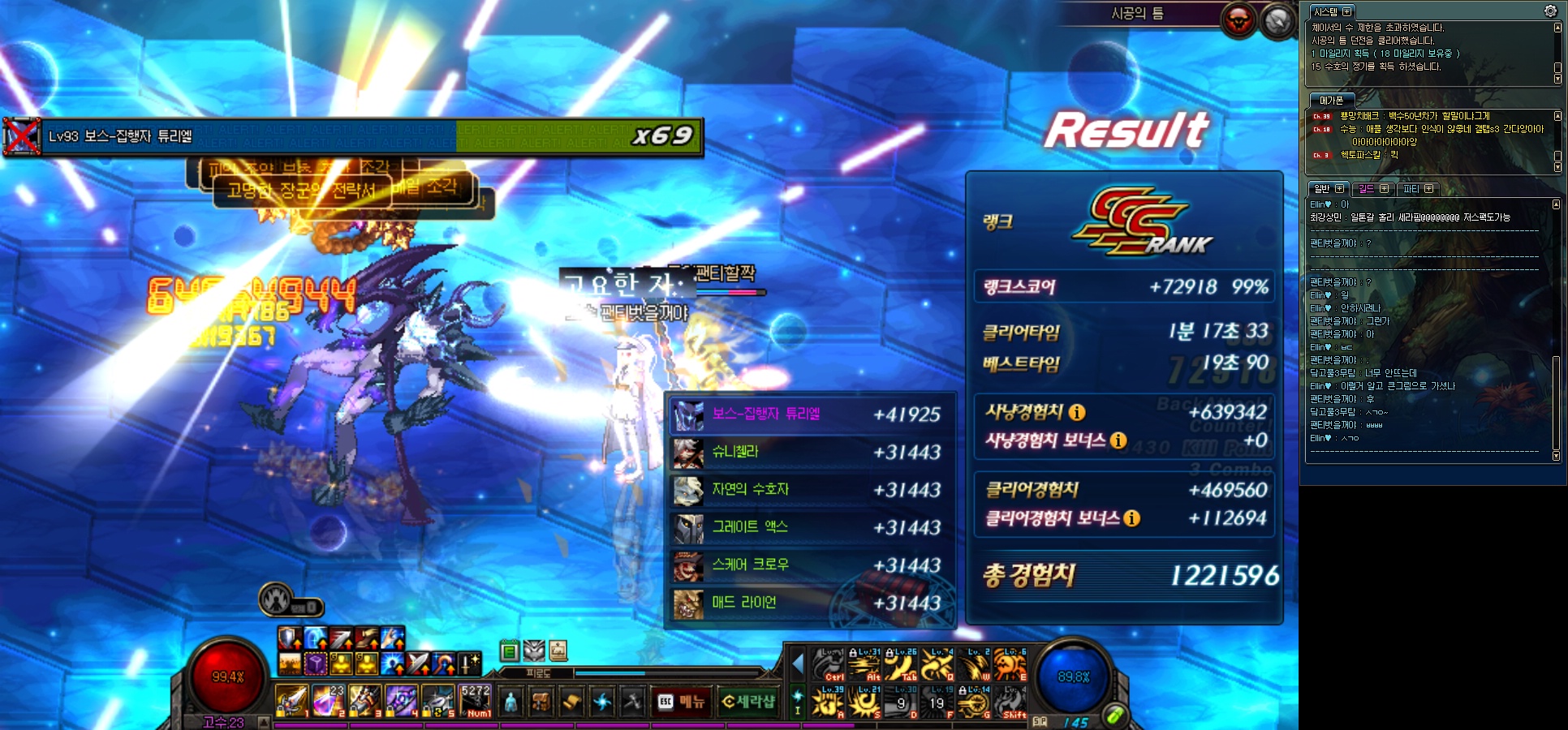Show info for 사냥경험치 보너스

pos(1118,440)
